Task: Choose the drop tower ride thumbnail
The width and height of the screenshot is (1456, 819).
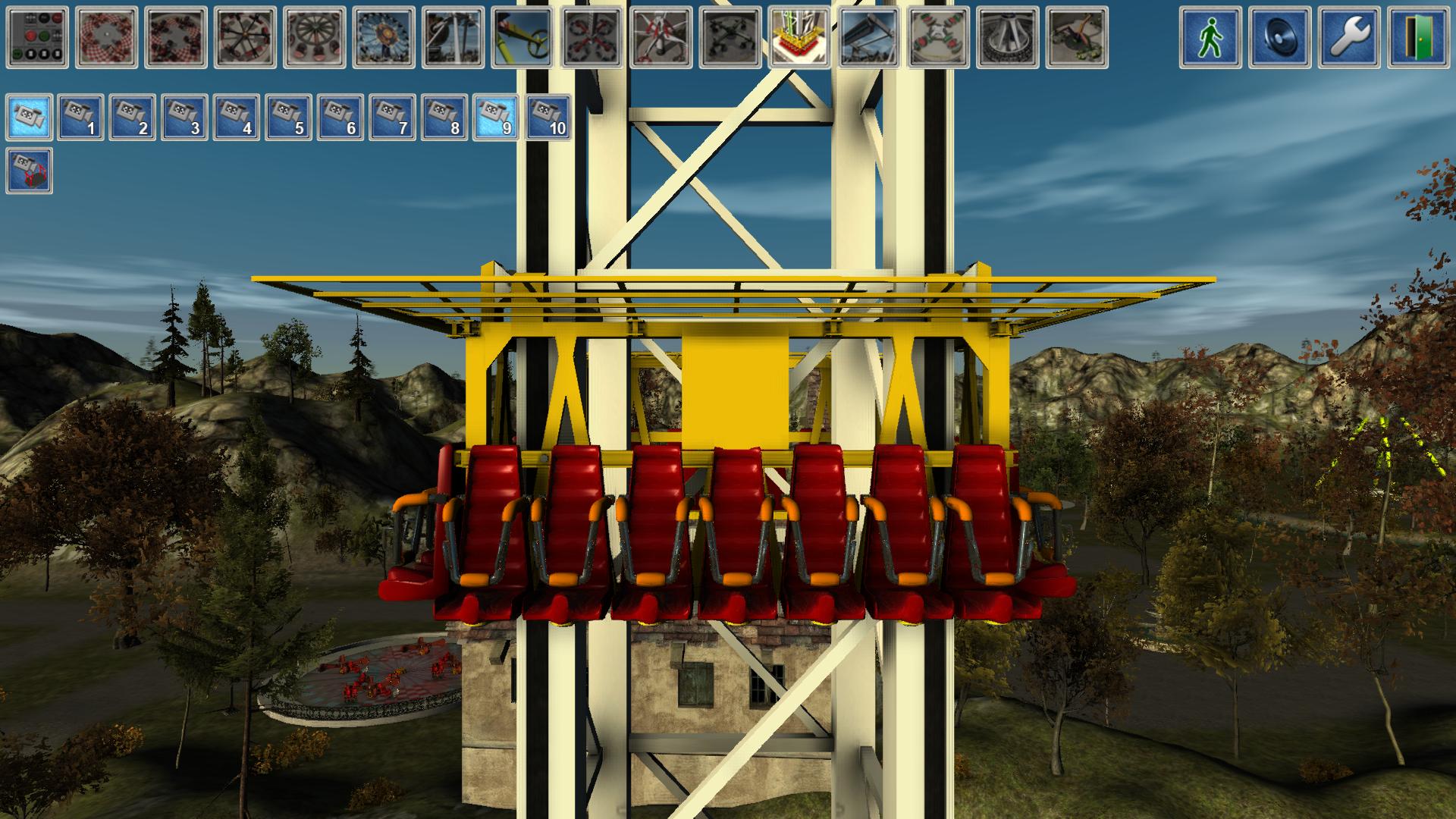Action: (x=799, y=37)
